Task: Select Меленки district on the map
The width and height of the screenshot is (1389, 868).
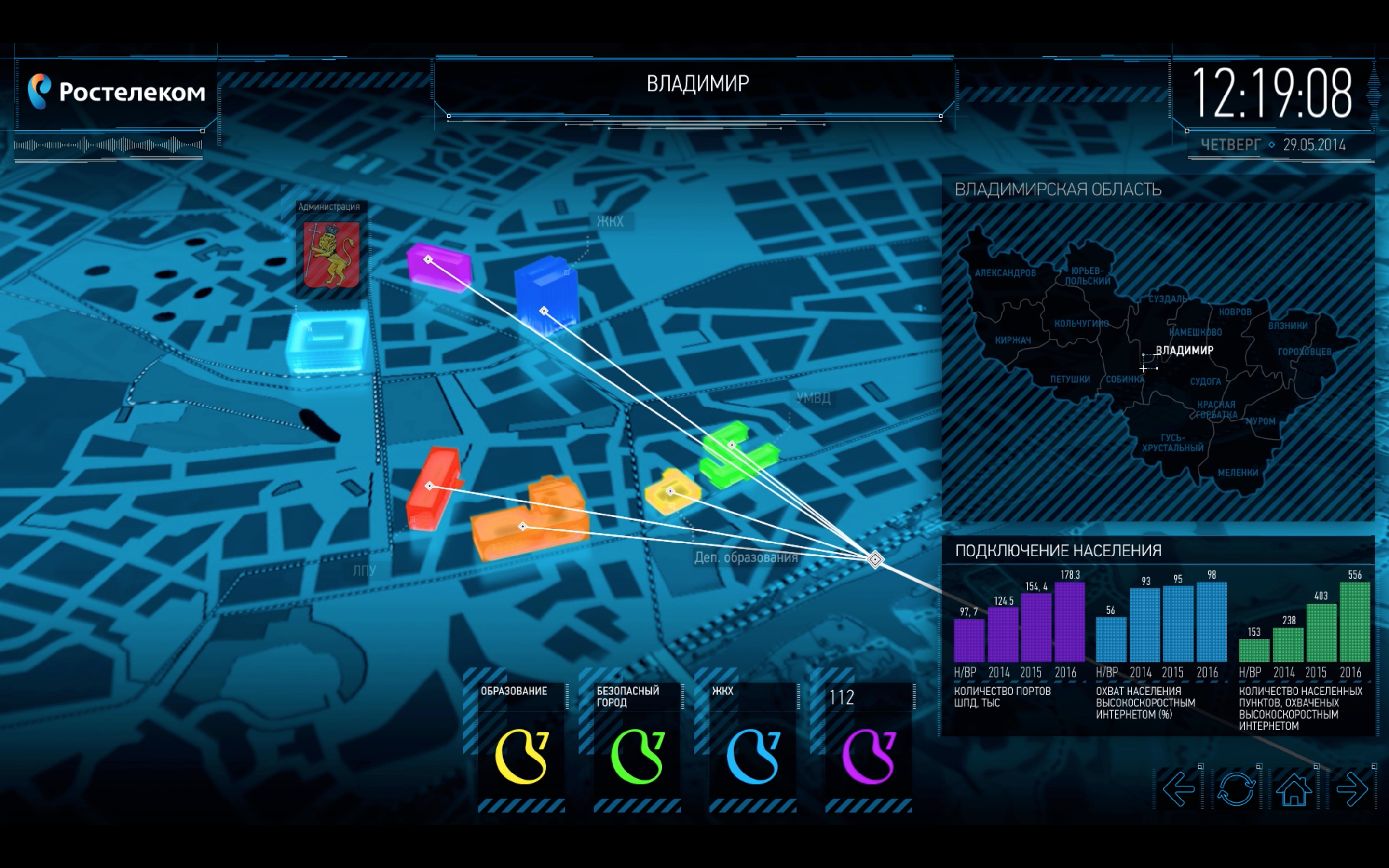Action: pos(1238,473)
